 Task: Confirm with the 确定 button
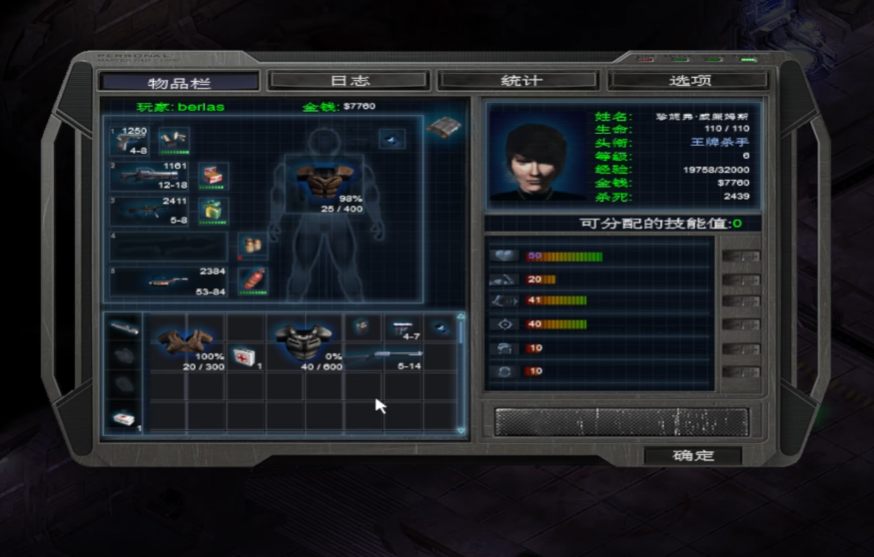click(692, 456)
